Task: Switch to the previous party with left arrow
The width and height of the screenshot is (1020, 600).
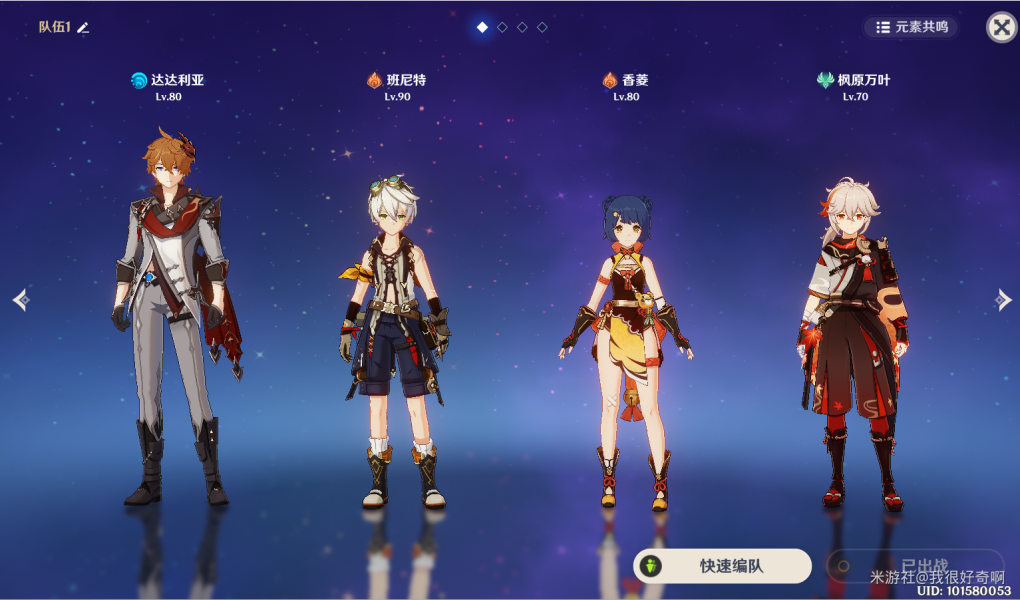Action: pyautogui.click(x=21, y=299)
